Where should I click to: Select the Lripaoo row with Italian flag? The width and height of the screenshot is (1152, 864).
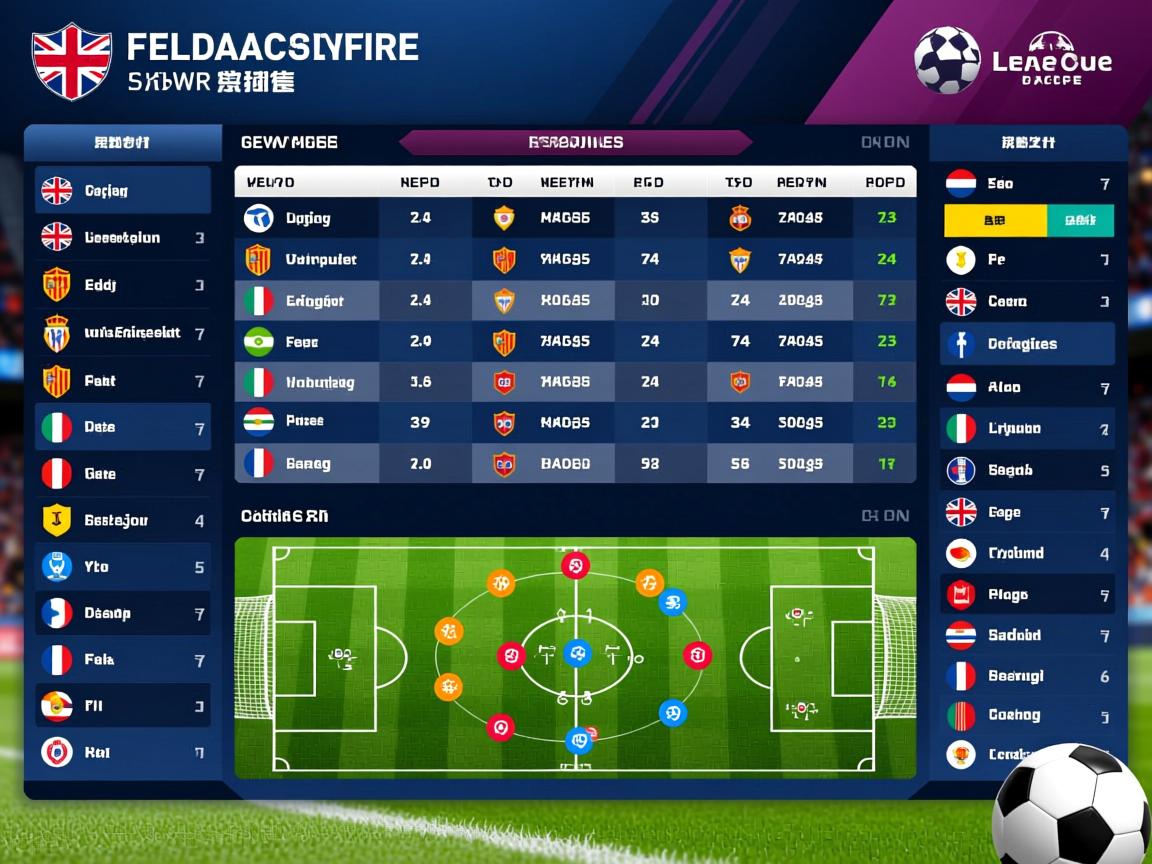pos(1028,428)
